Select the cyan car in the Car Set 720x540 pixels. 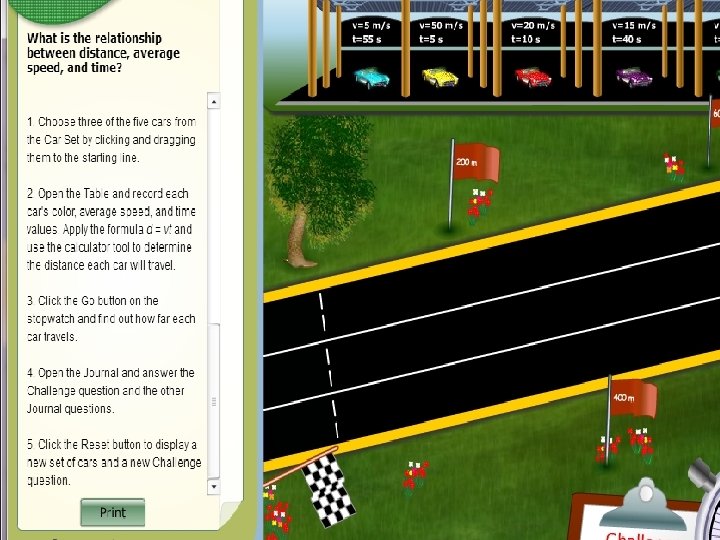point(372,76)
